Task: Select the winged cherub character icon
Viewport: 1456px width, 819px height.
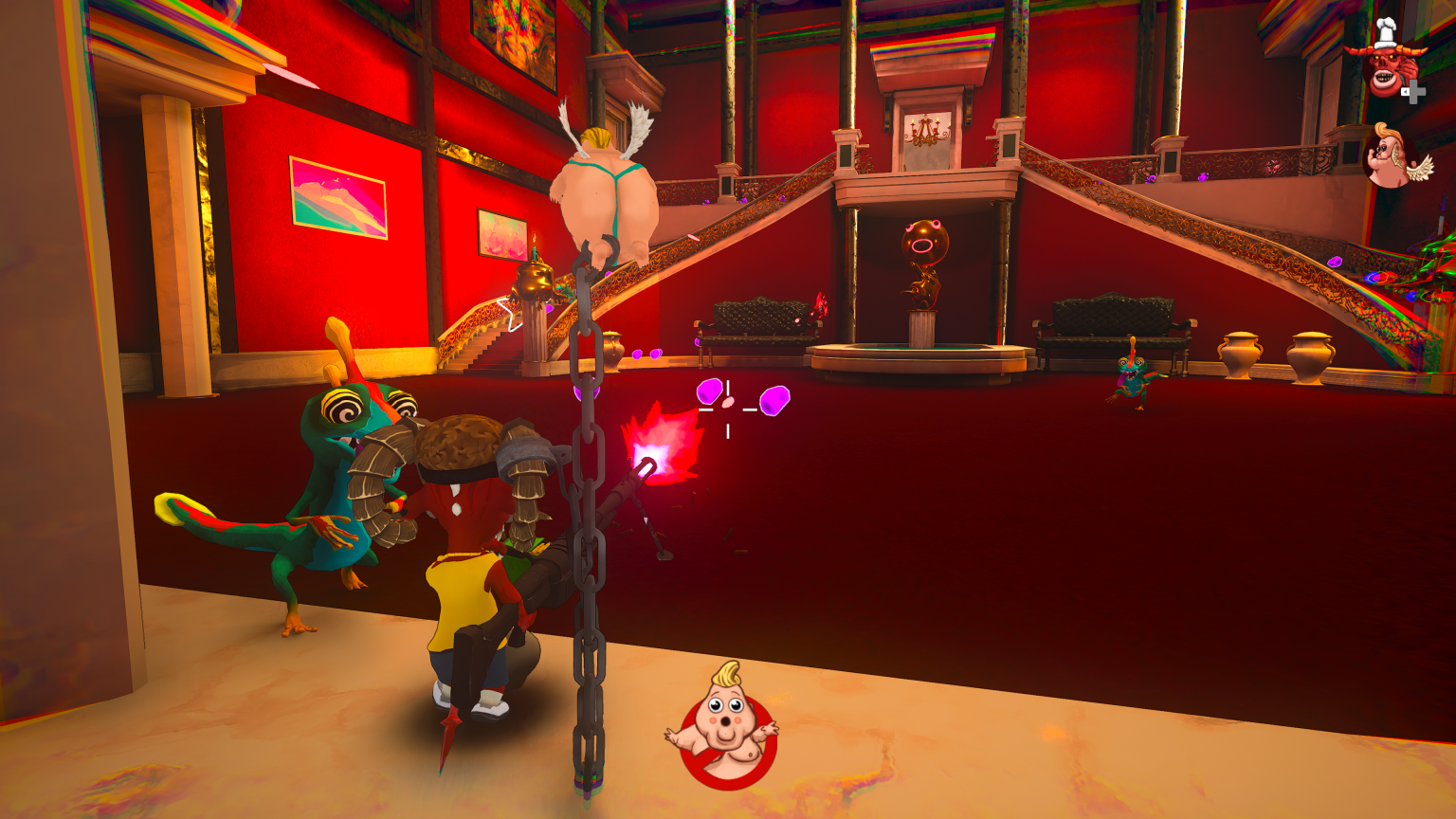Action: 1387,157
